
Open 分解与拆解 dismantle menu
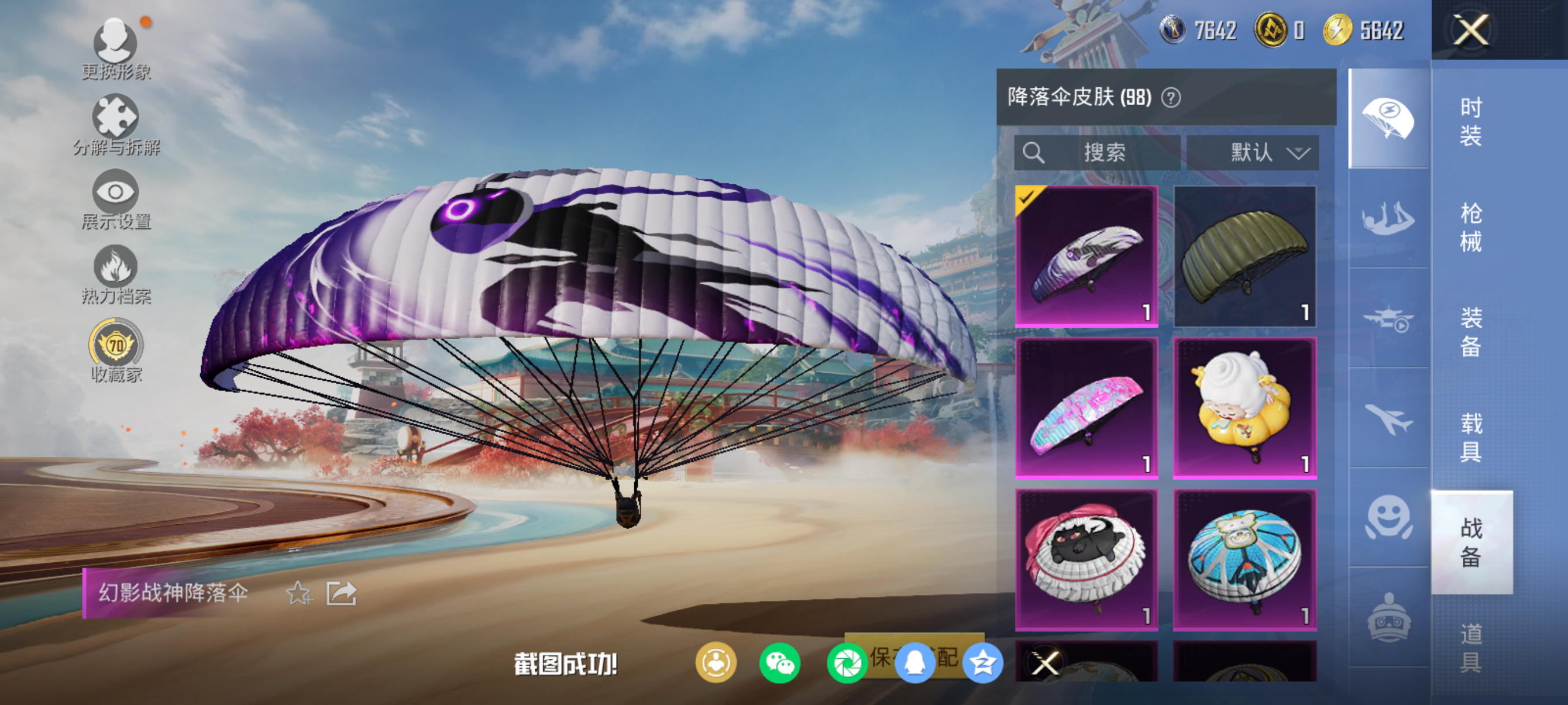[x=116, y=125]
